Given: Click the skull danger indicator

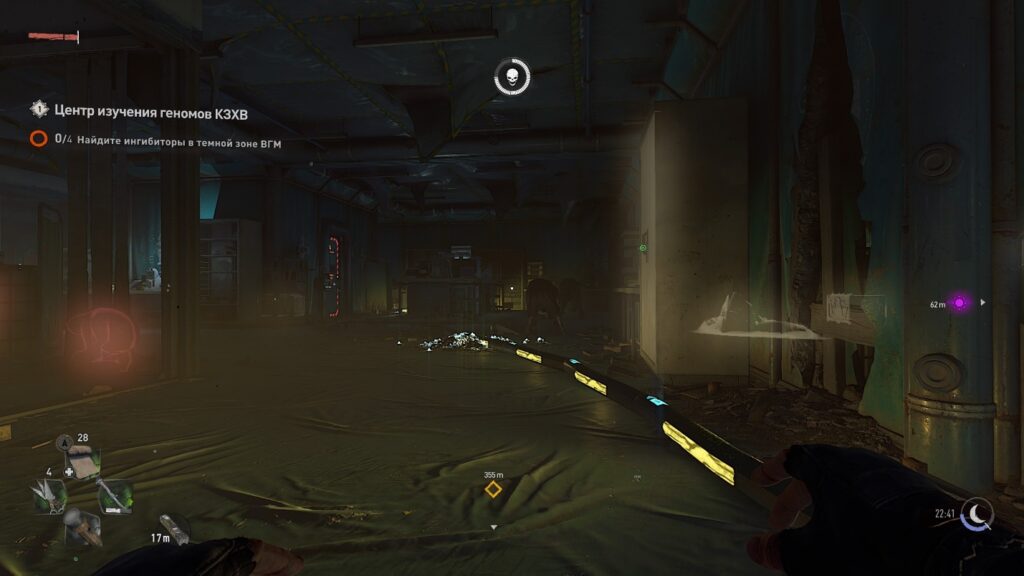Looking at the screenshot, I should [x=512, y=77].
